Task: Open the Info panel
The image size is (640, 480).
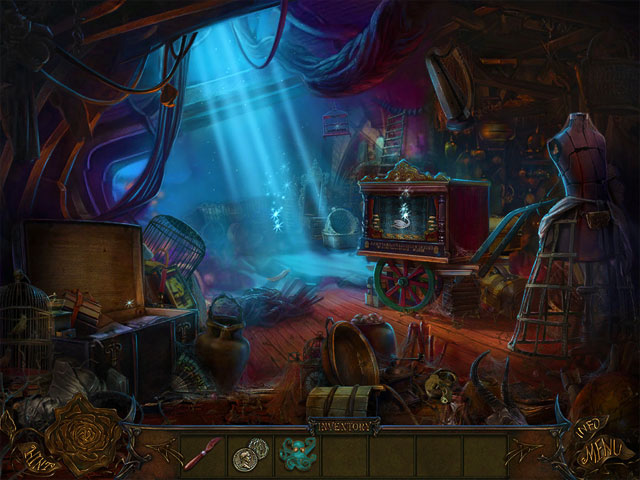Action: click(x=586, y=424)
